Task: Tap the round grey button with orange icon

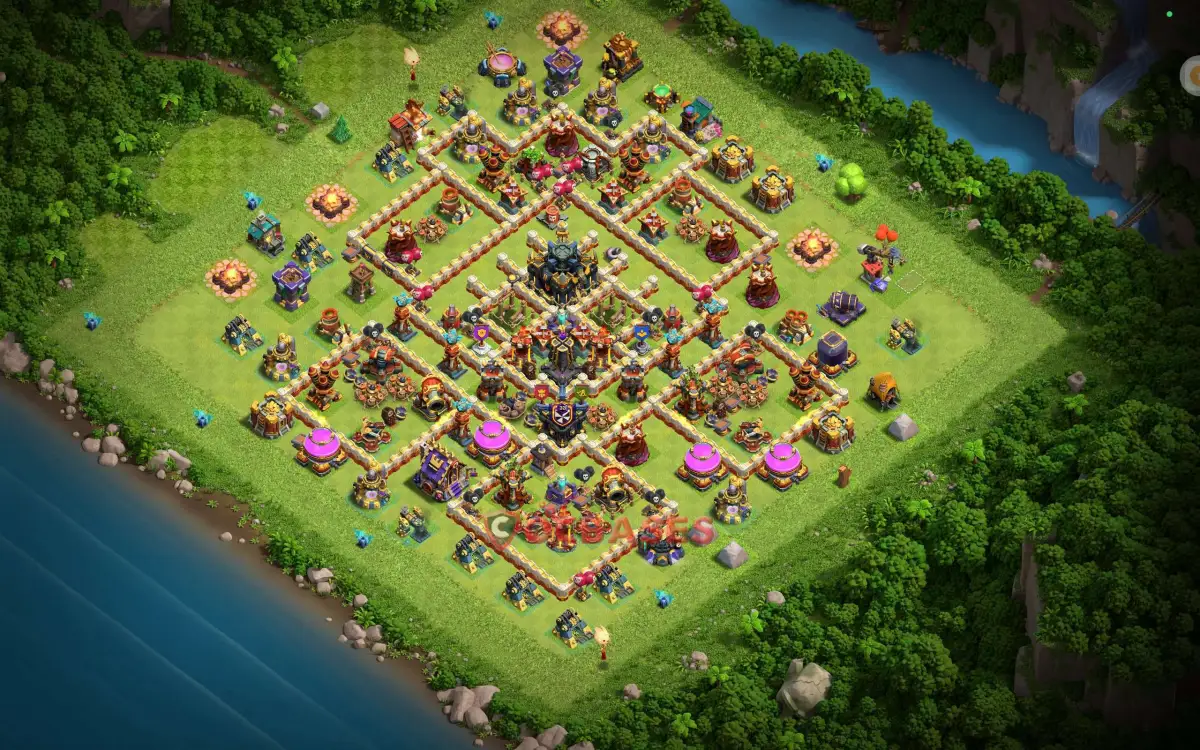Action: 1192,75
